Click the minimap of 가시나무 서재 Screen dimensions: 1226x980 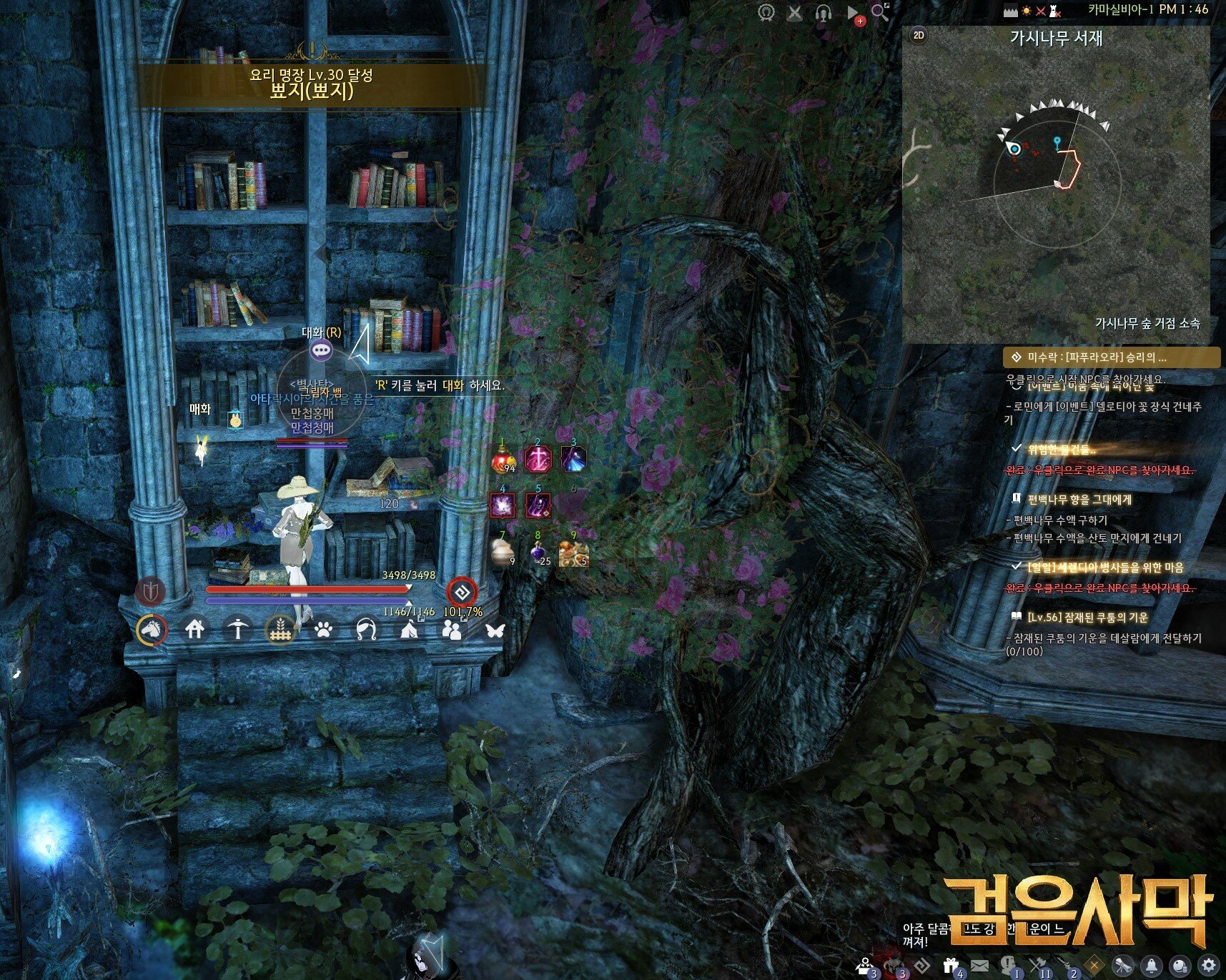point(1056,186)
